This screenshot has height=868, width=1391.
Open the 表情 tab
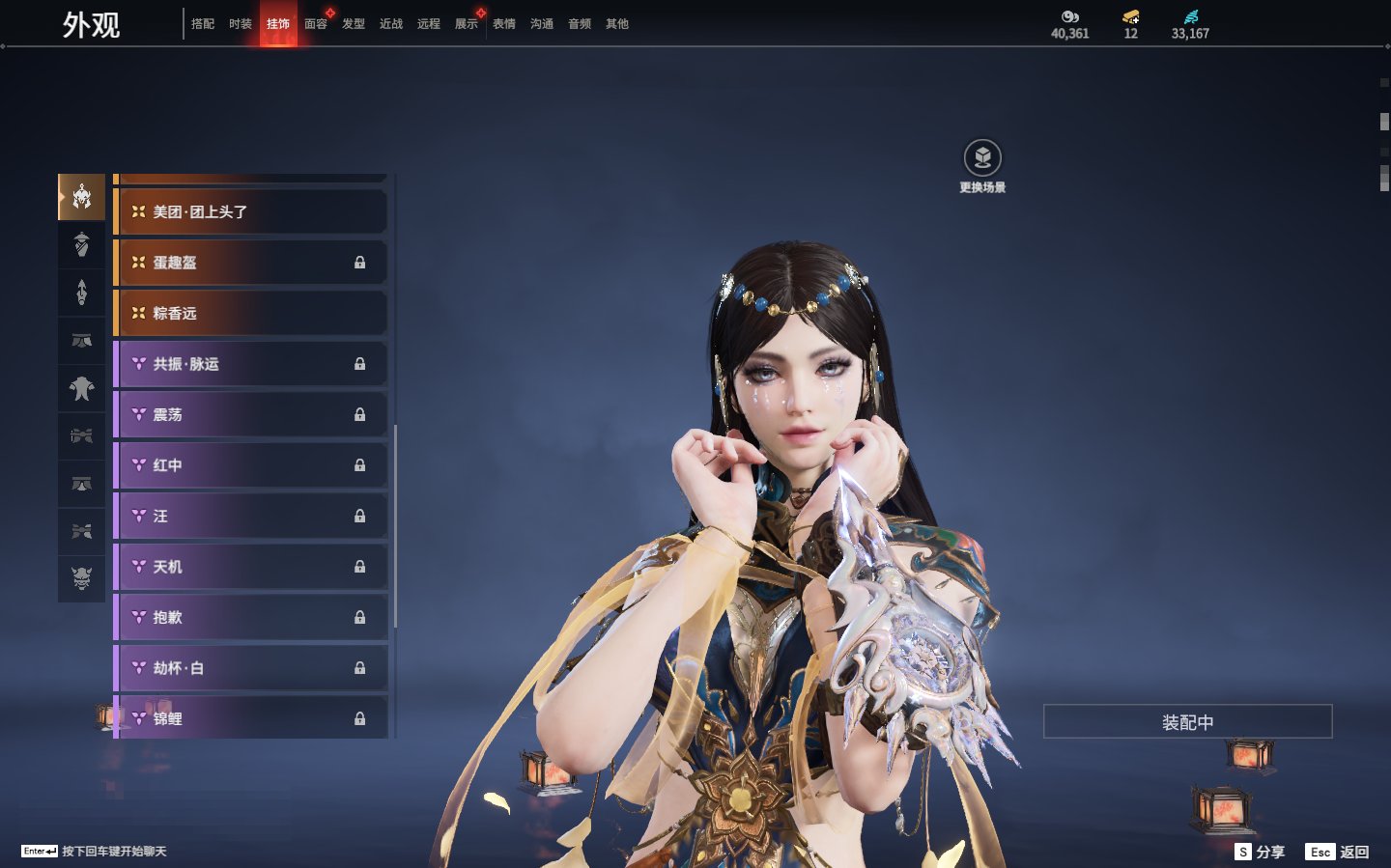[504, 24]
